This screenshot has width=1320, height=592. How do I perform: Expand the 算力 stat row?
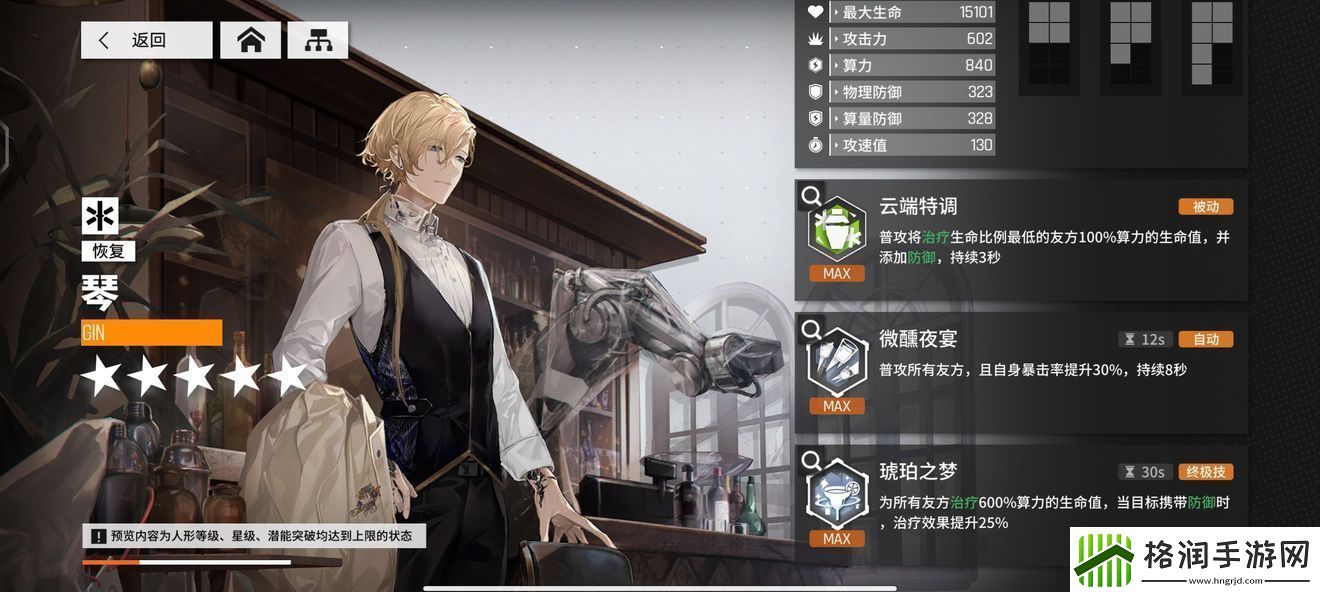coord(900,65)
